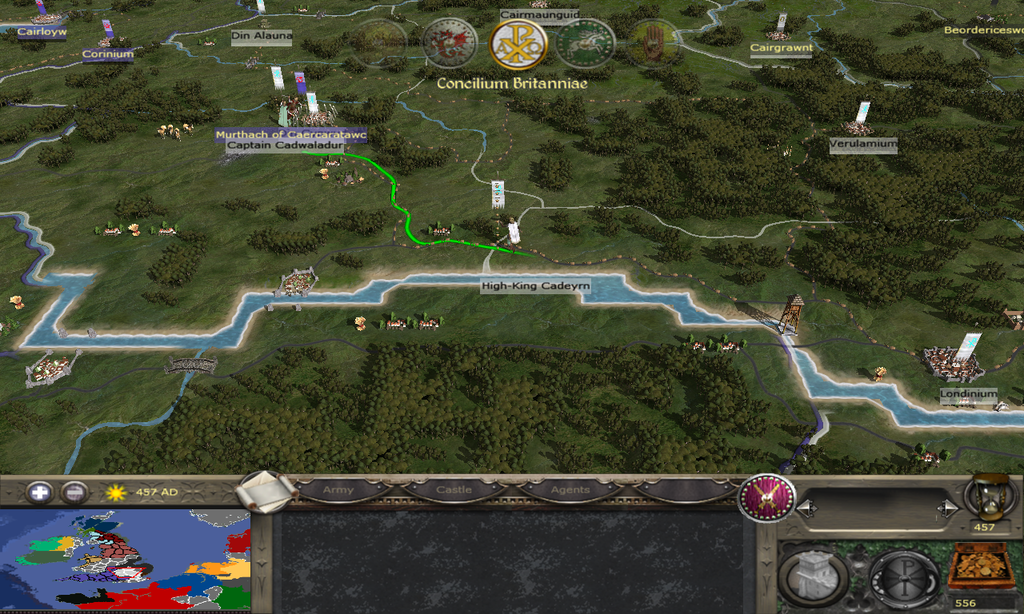Open the faction overview with the Chi-Rho button
The height and width of the screenshot is (614, 1024).
click(x=902, y=575)
